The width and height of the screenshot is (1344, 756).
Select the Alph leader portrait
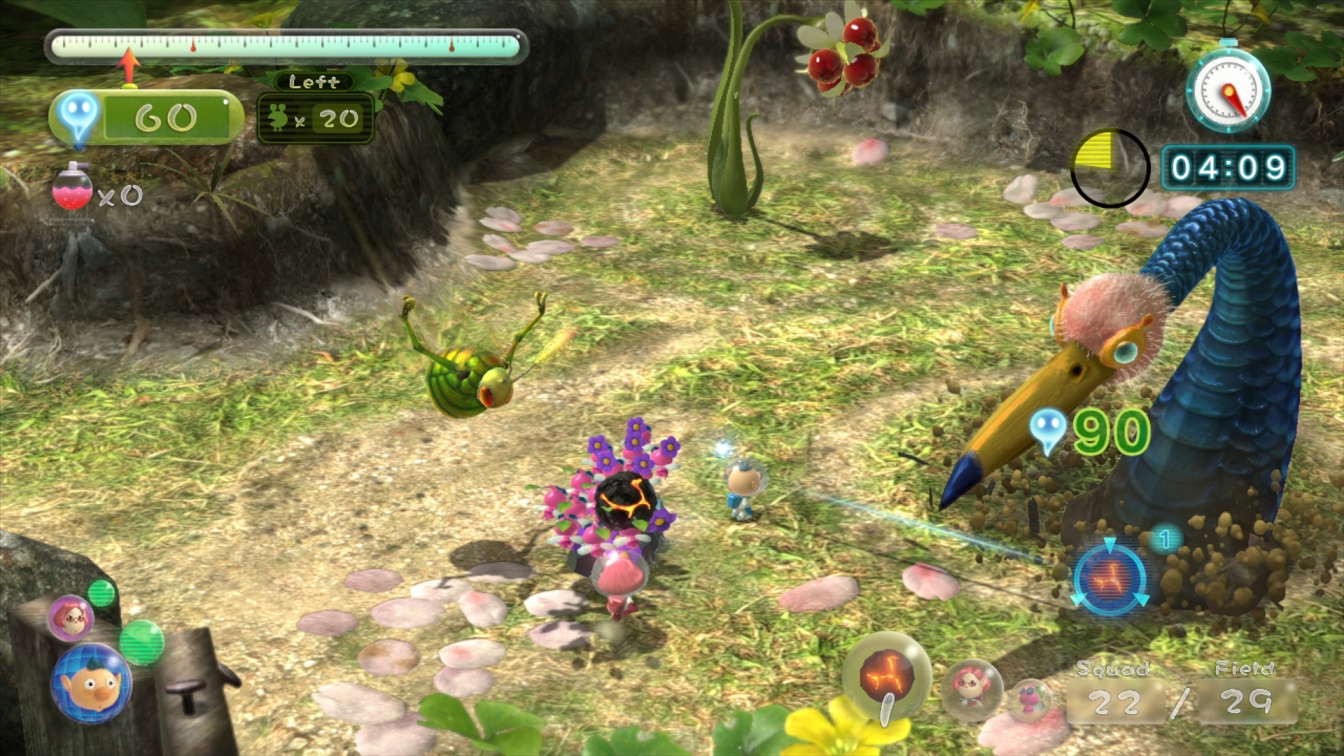[91, 683]
